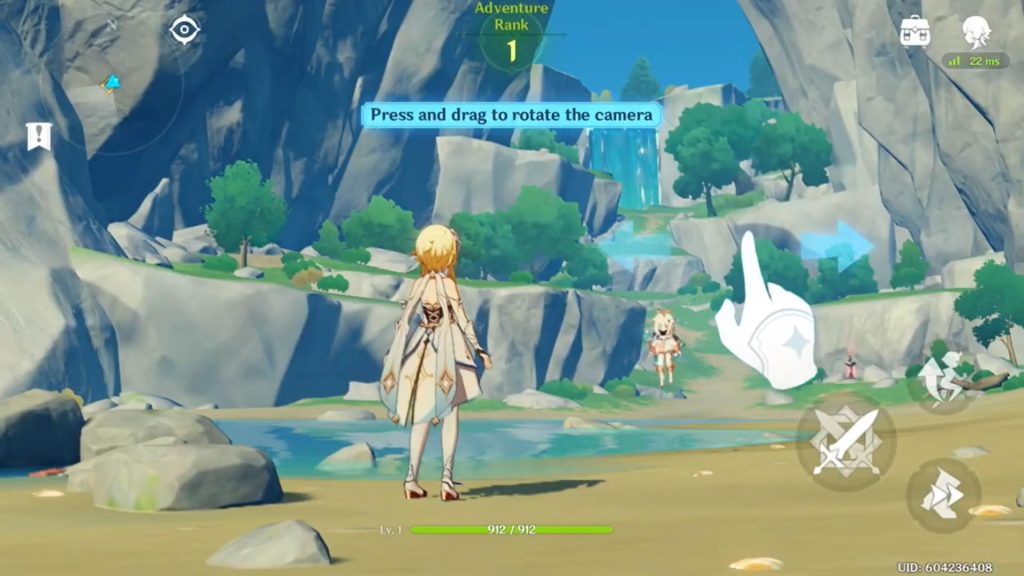The image size is (1024, 576).
Task: Use the crossed swords attack button
Action: 845,441
